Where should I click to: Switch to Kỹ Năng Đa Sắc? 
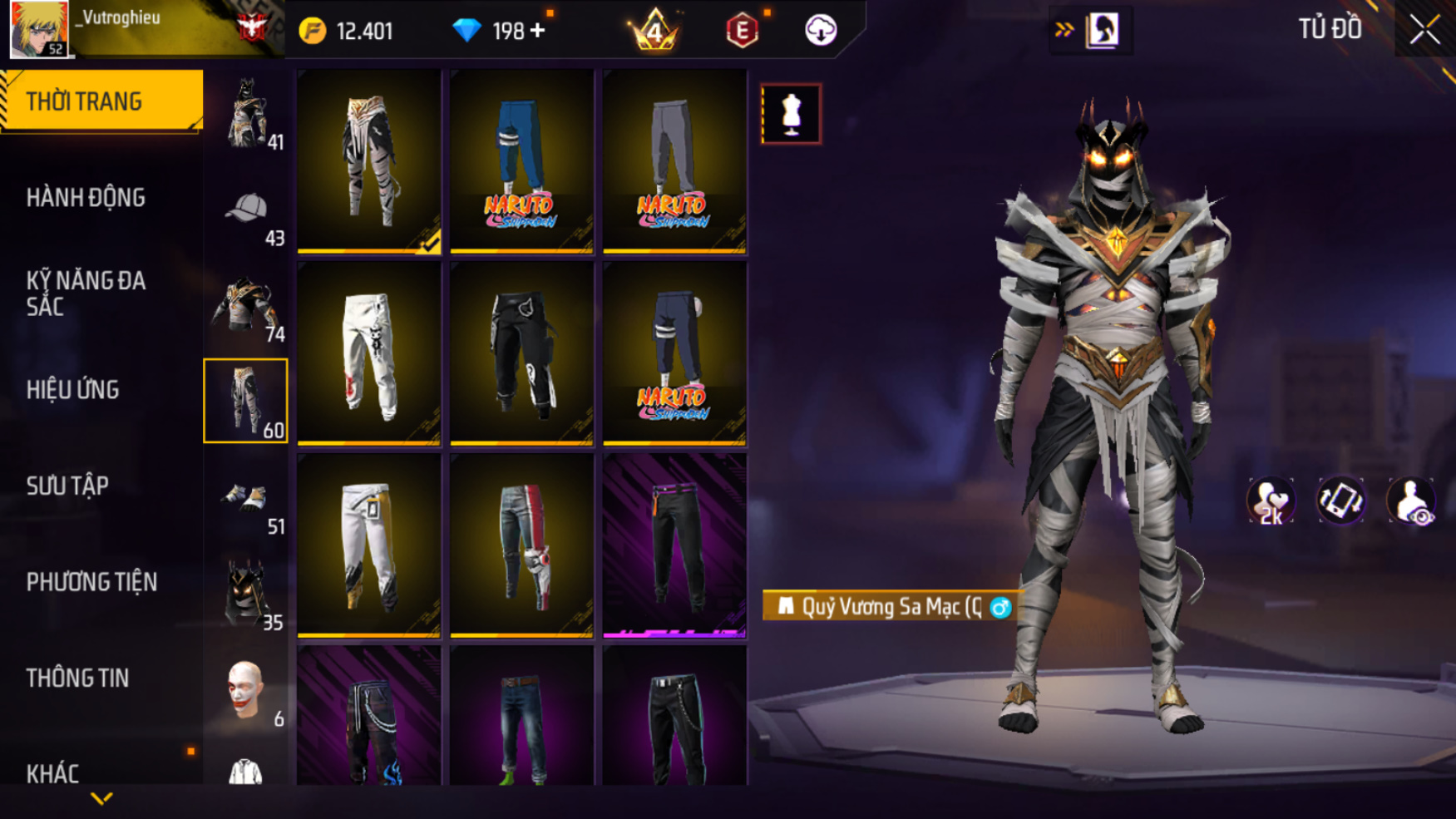86,294
